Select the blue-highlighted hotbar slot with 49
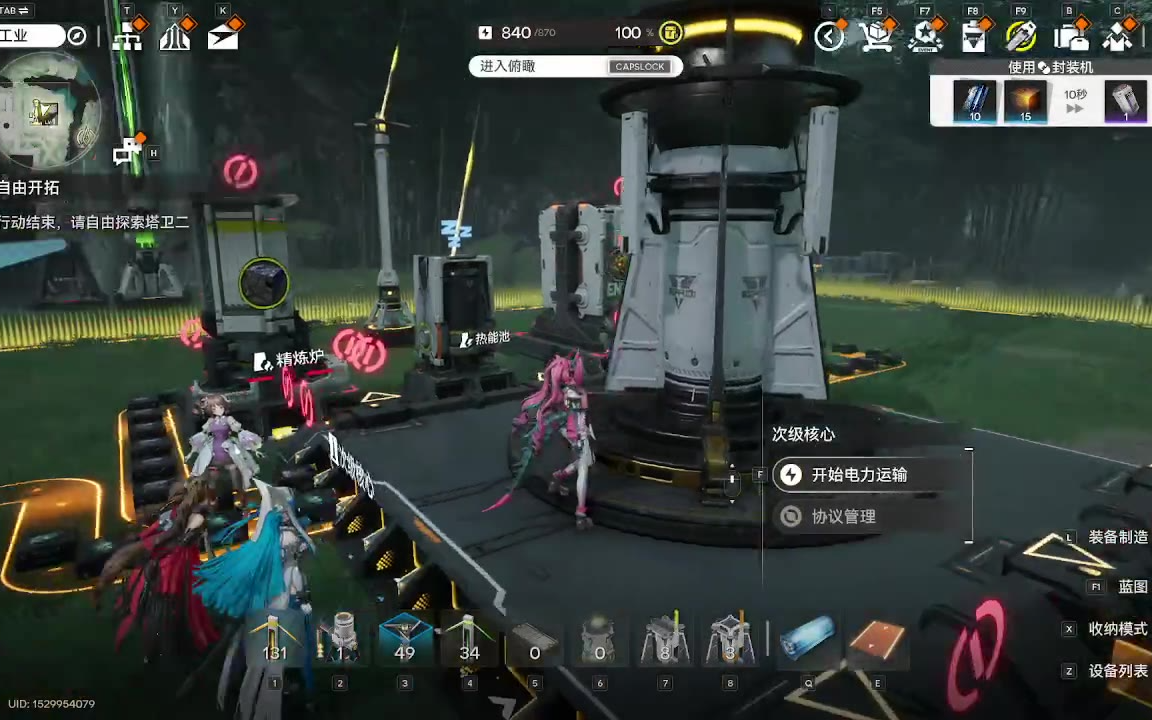 pos(405,640)
